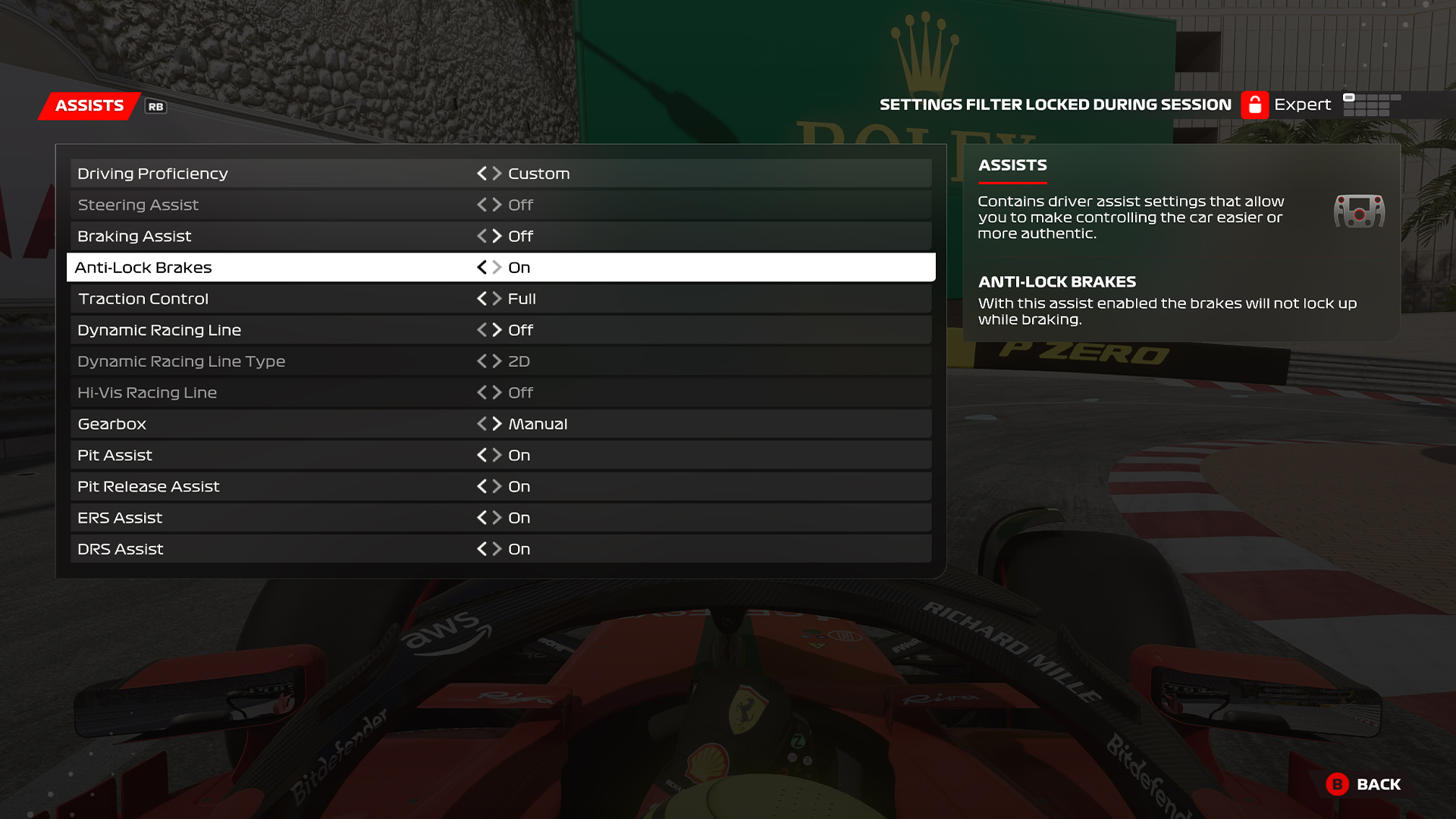Click the left arrow on Traction Control
Screen dimensions: 1456x819
coord(483,298)
